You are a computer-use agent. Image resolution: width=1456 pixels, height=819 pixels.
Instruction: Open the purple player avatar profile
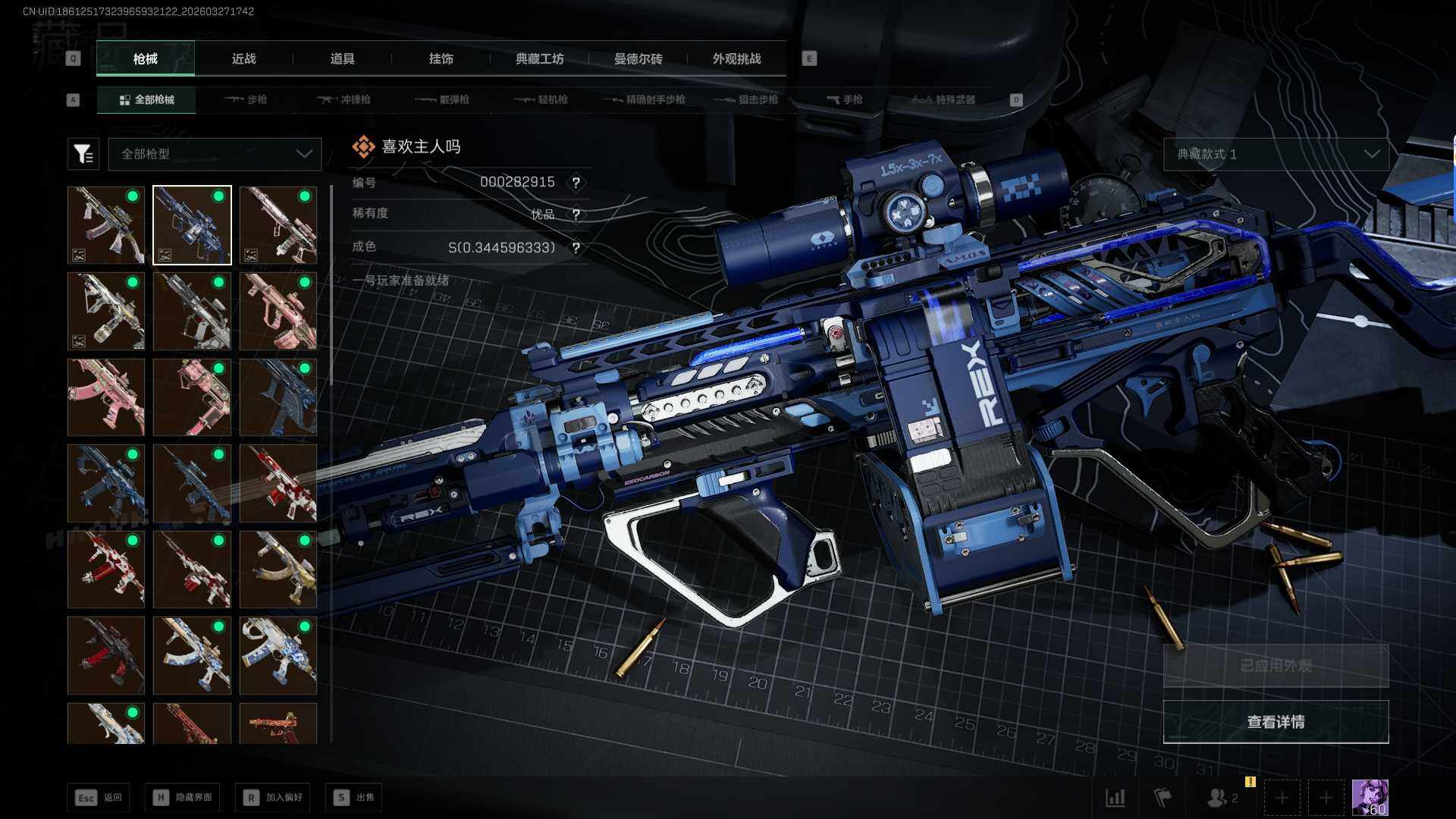coord(1370,798)
